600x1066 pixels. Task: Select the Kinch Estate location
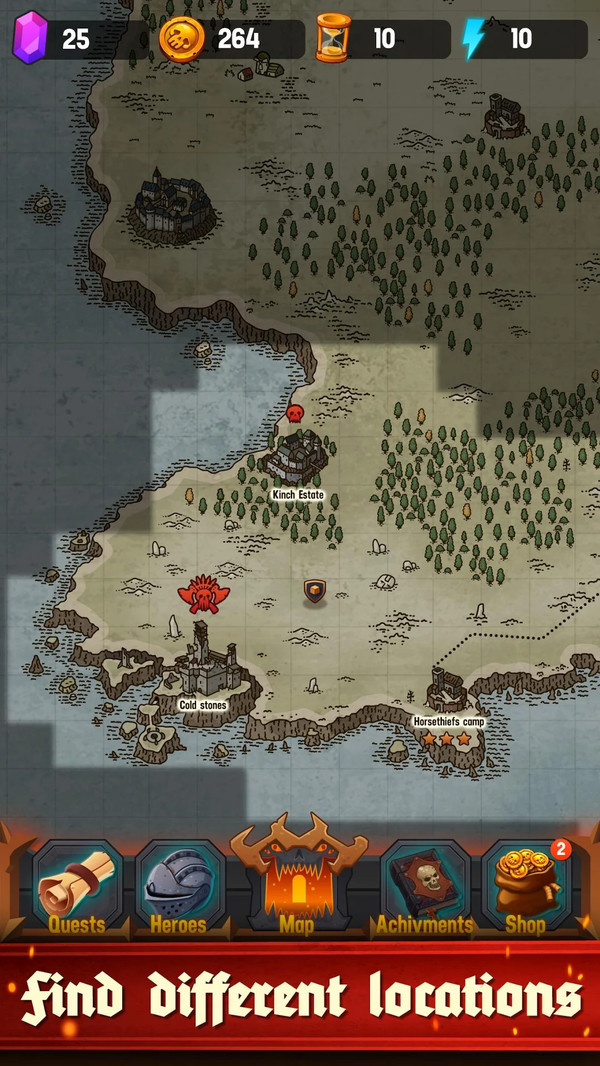tap(298, 458)
